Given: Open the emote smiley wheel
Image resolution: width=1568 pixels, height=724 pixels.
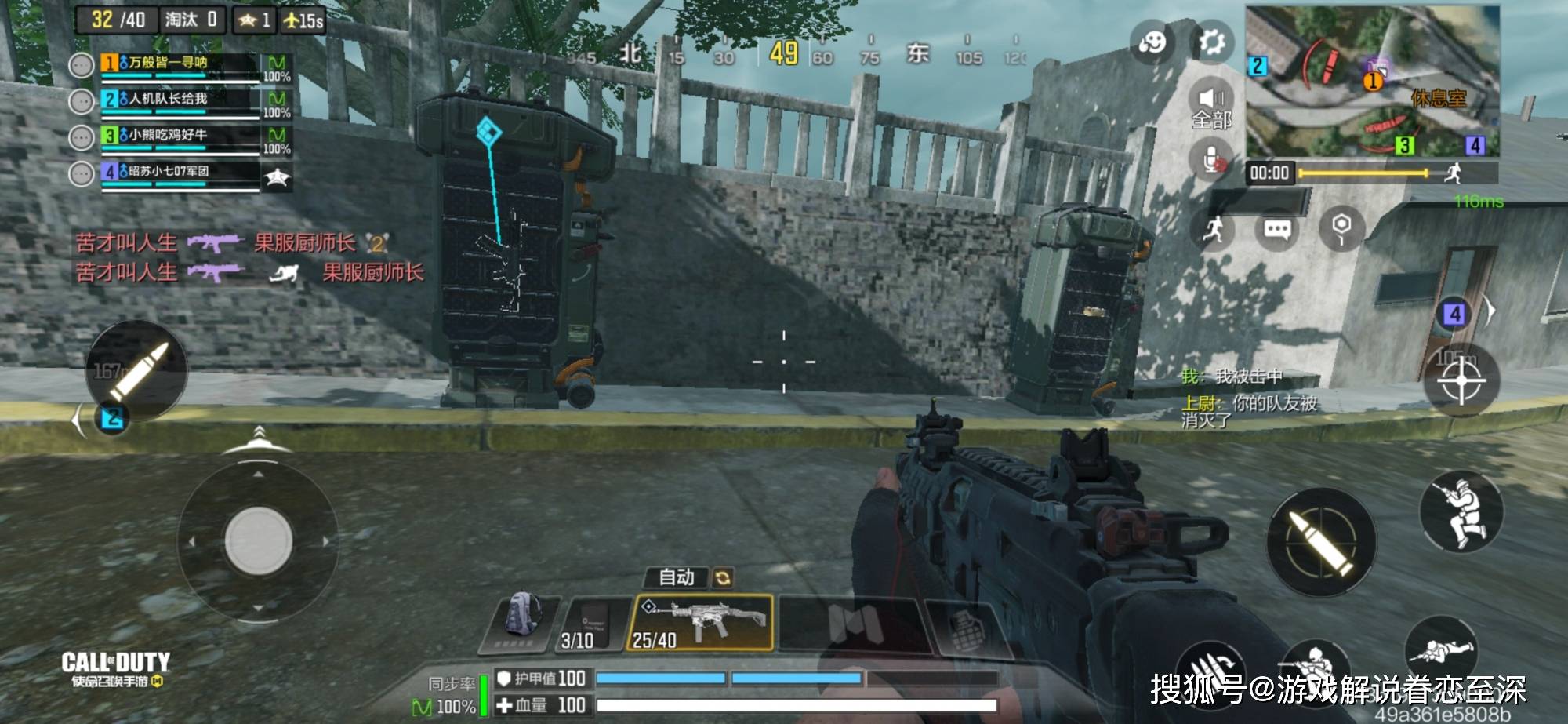Looking at the screenshot, I should [x=1152, y=42].
